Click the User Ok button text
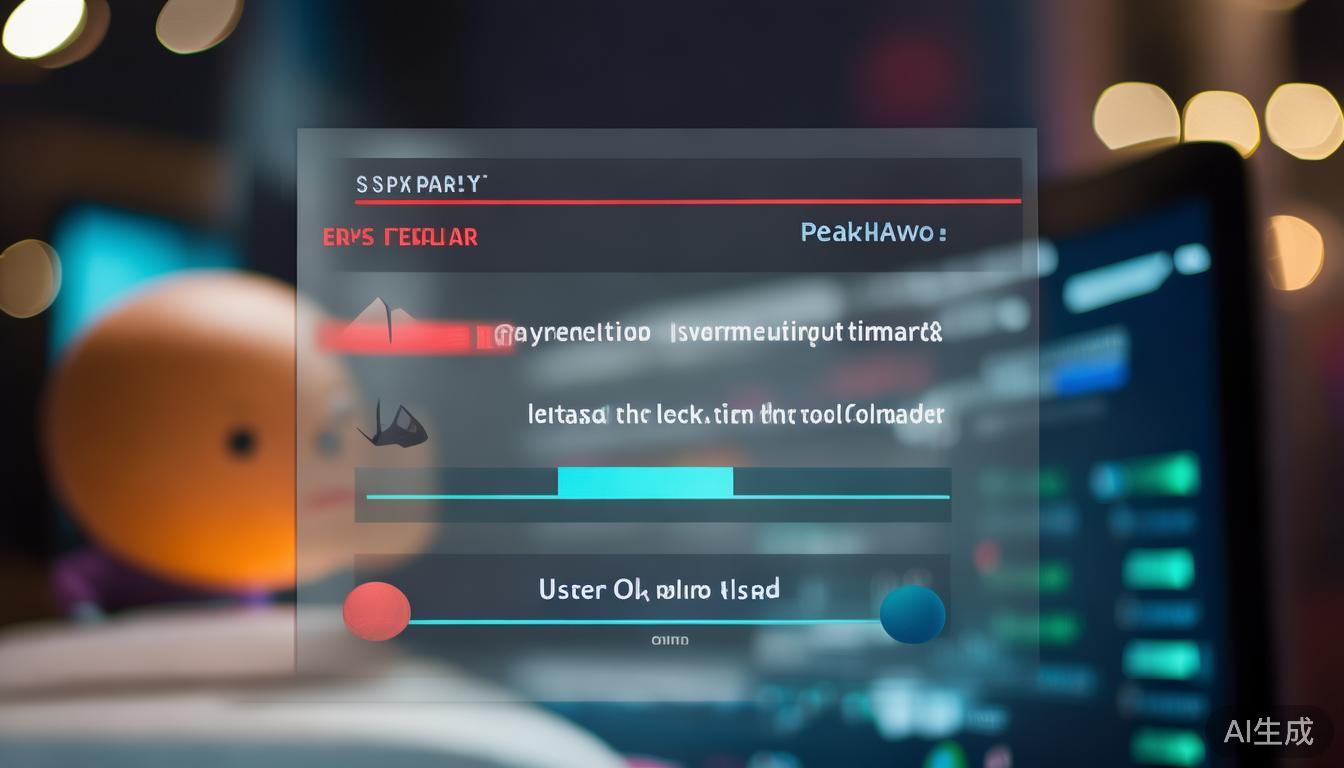Viewport: 1344px width, 768px height. pos(658,589)
